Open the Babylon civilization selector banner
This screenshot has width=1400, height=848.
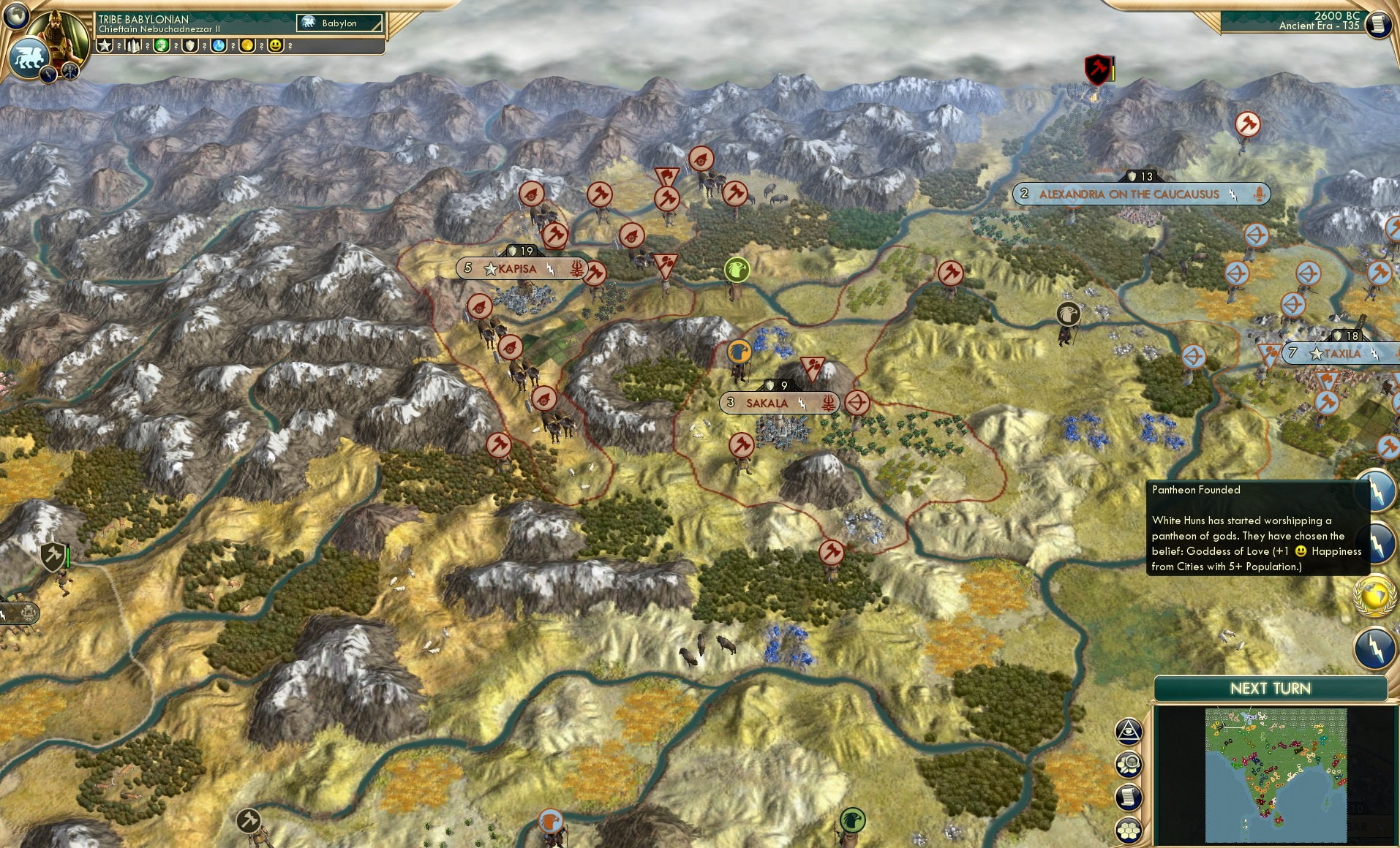[340, 23]
